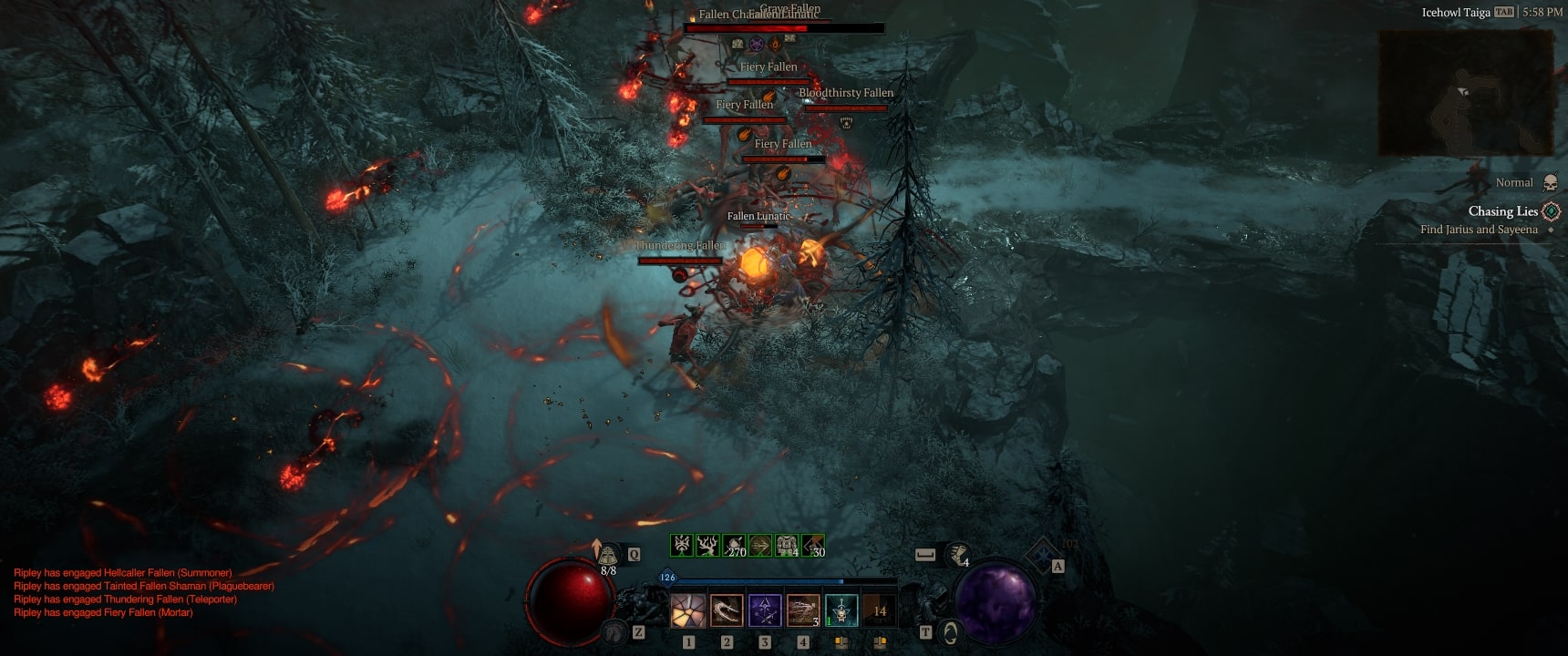Fire the arrow barrage skill in slot 4
This screenshot has height=656, width=1568.
coord(803,610)
